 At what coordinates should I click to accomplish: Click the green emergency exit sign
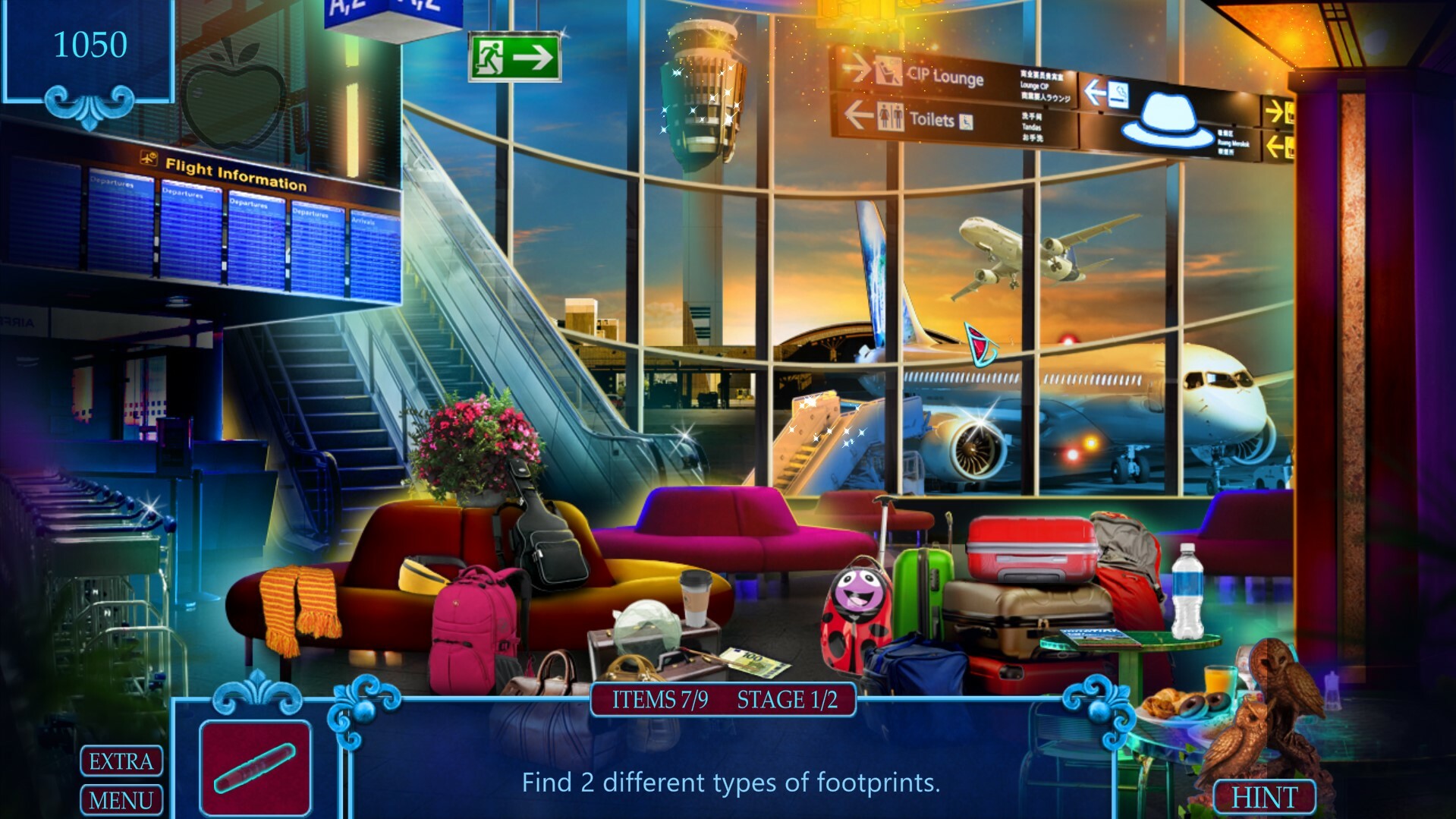pos(515,57)
